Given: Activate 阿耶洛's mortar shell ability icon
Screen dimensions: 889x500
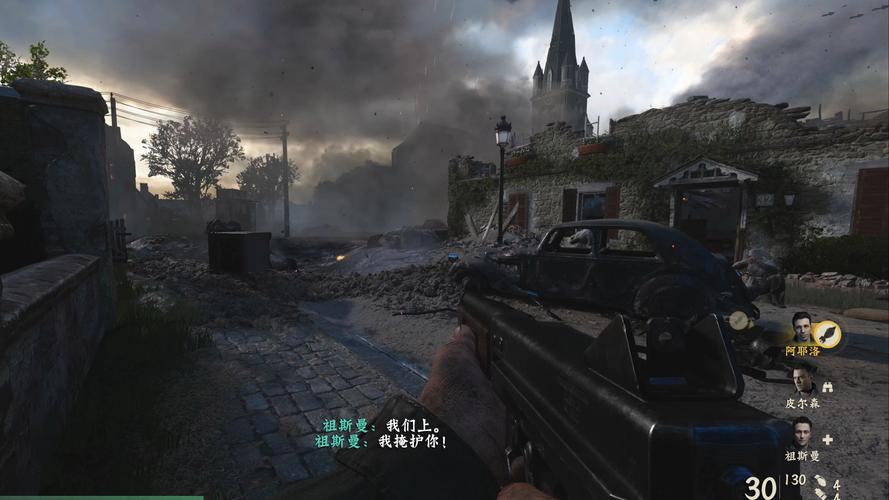Looking at the screenshot, I should [828, 333].
